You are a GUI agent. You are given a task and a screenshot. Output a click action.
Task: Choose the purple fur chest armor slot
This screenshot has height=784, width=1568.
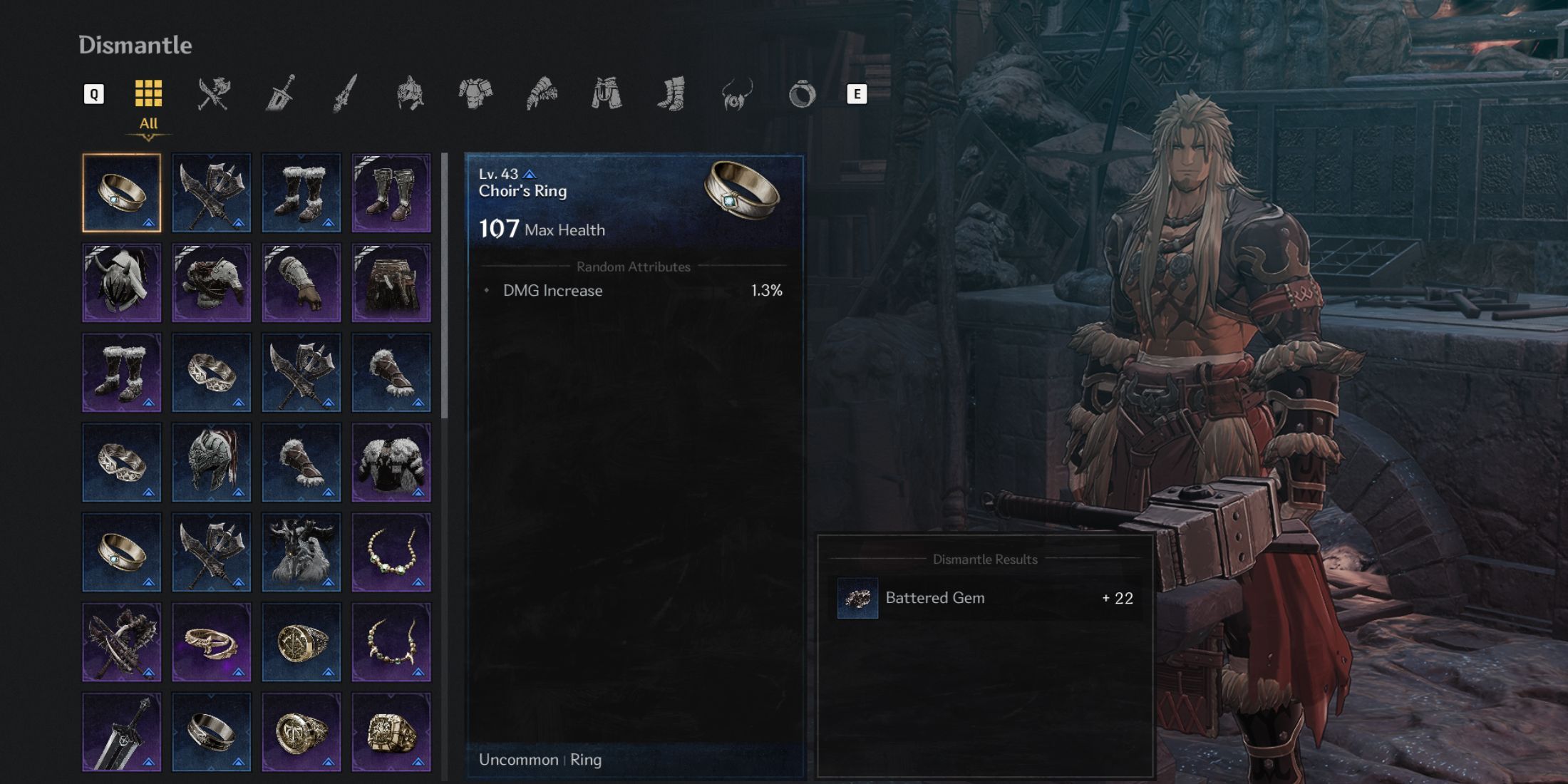point(391,463)
